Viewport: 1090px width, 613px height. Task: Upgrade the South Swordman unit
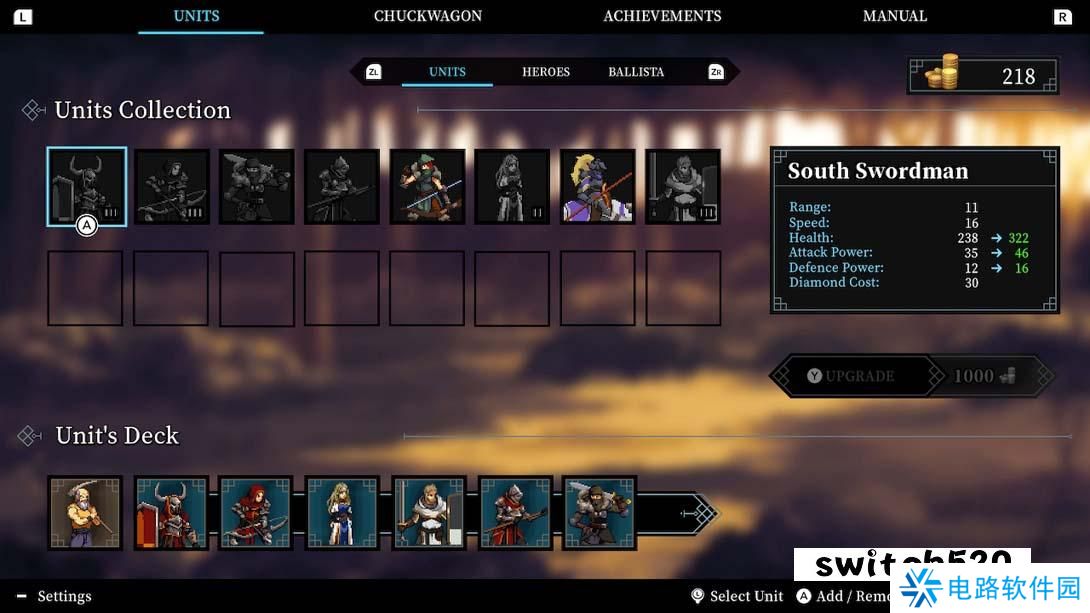(850, 376)
